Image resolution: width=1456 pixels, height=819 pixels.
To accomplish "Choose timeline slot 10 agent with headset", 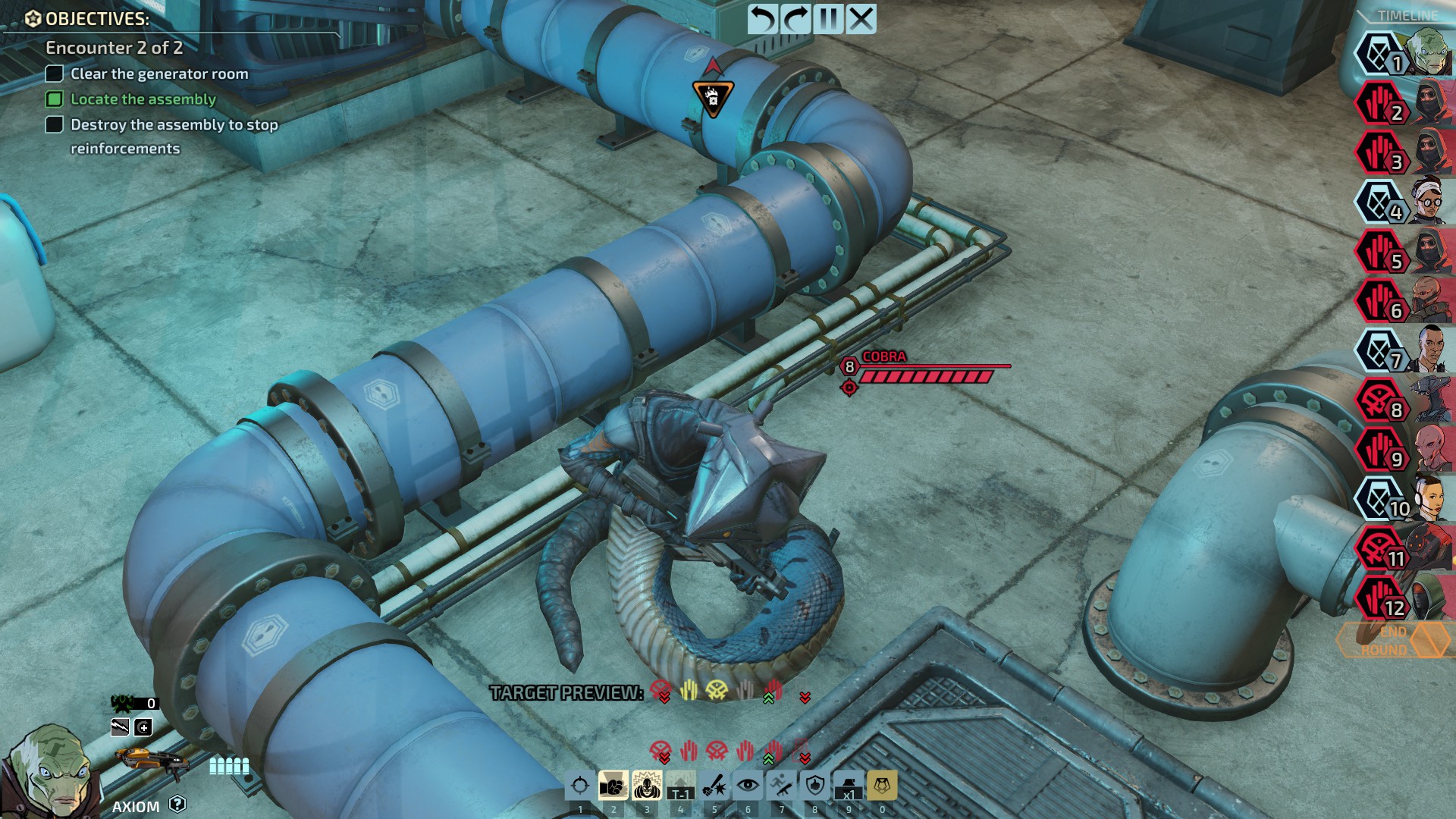I will point(1403,499).
